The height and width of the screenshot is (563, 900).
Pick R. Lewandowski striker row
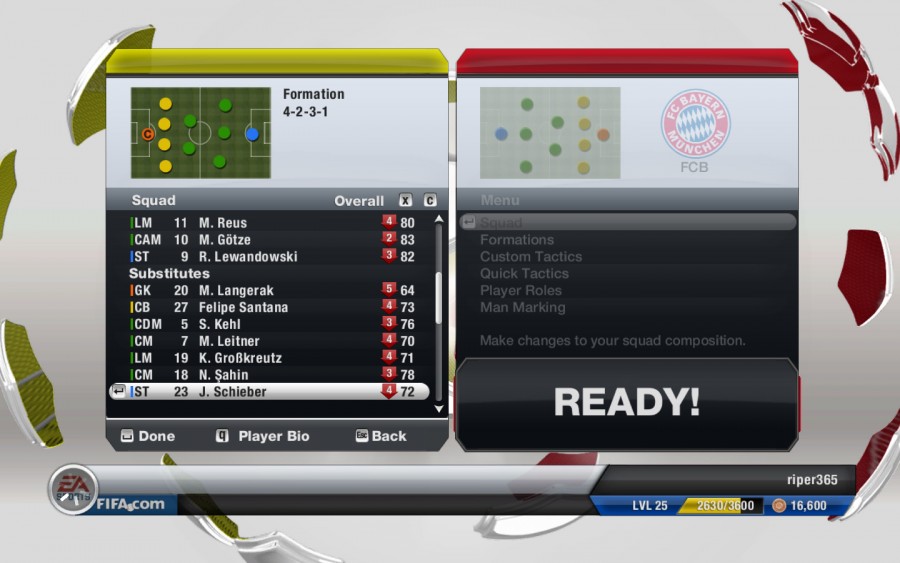click(270, 257)
